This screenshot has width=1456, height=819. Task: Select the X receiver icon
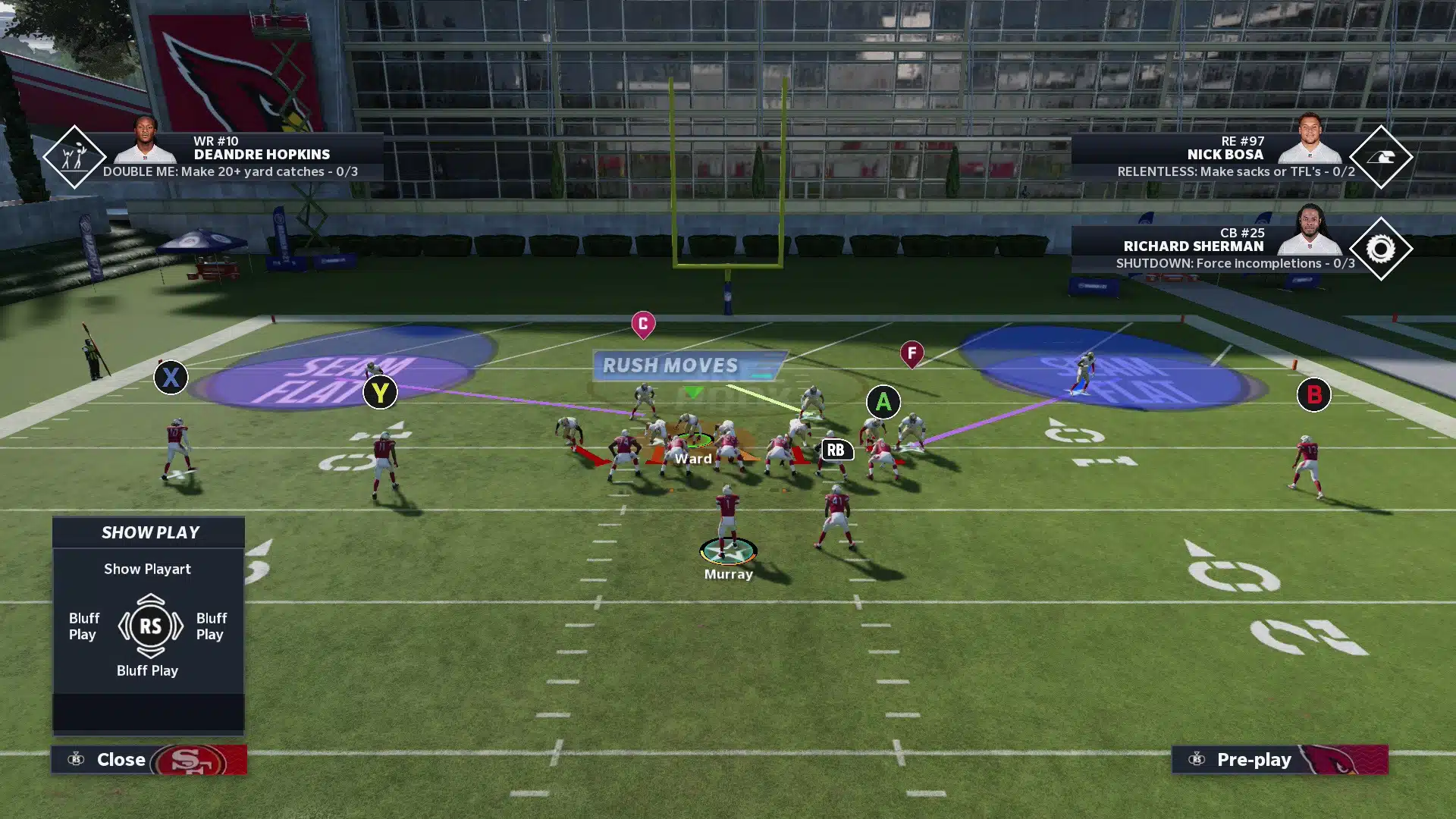(x=171, y=378)
